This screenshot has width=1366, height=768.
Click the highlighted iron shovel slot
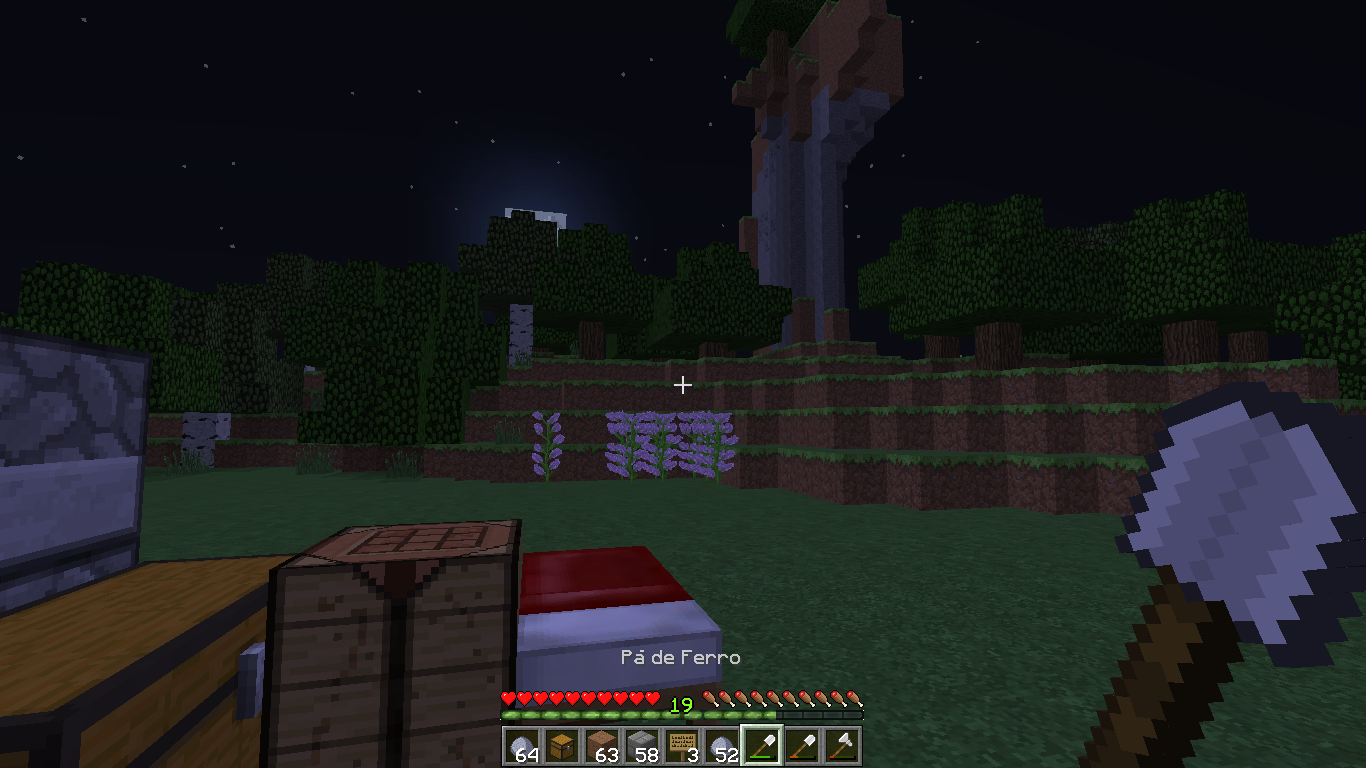(762, 746)
